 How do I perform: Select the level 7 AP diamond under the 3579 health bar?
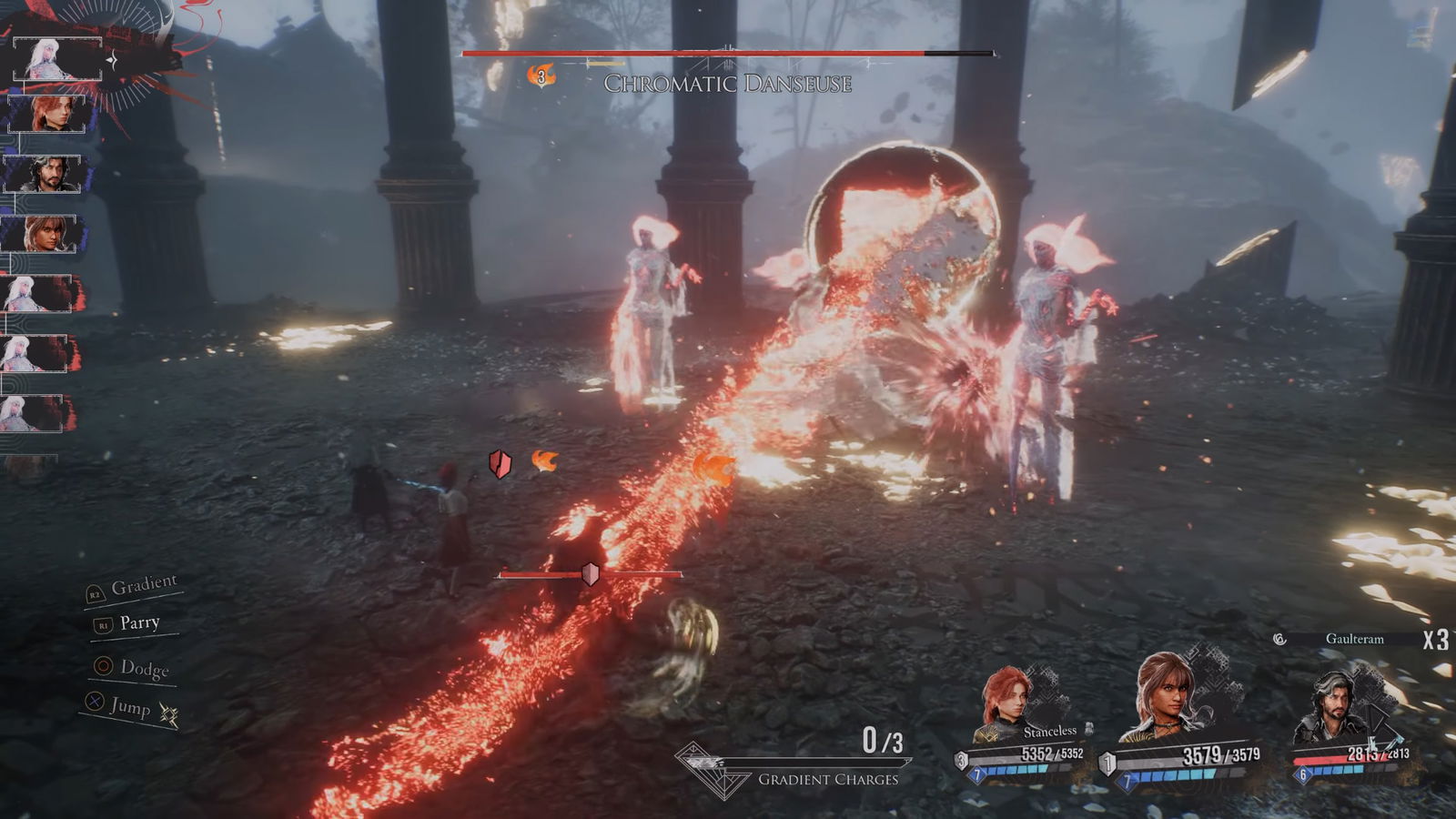pyautogui.click(x=1127, y=780)
